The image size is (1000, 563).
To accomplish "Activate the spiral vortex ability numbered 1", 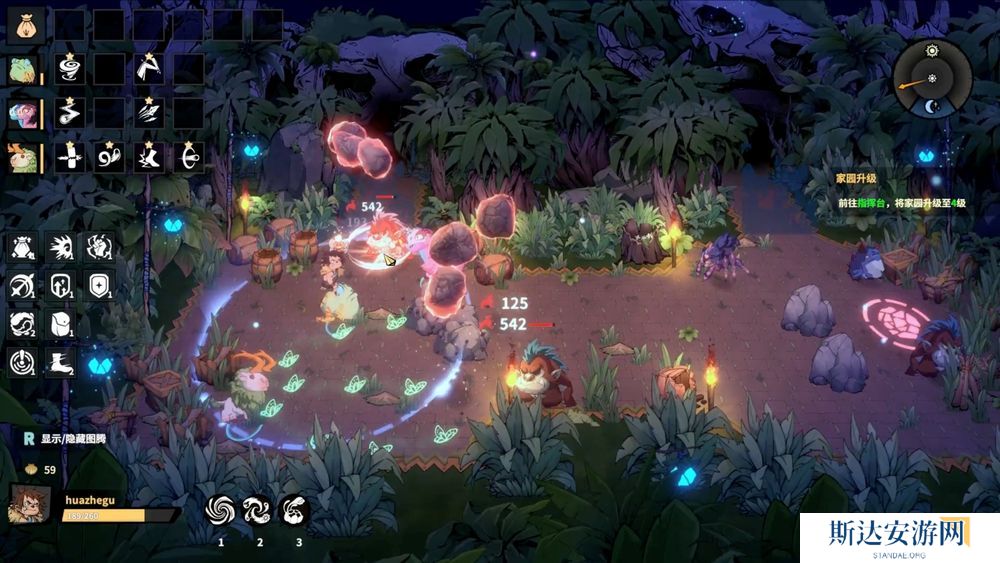I will tap(221, 510).
